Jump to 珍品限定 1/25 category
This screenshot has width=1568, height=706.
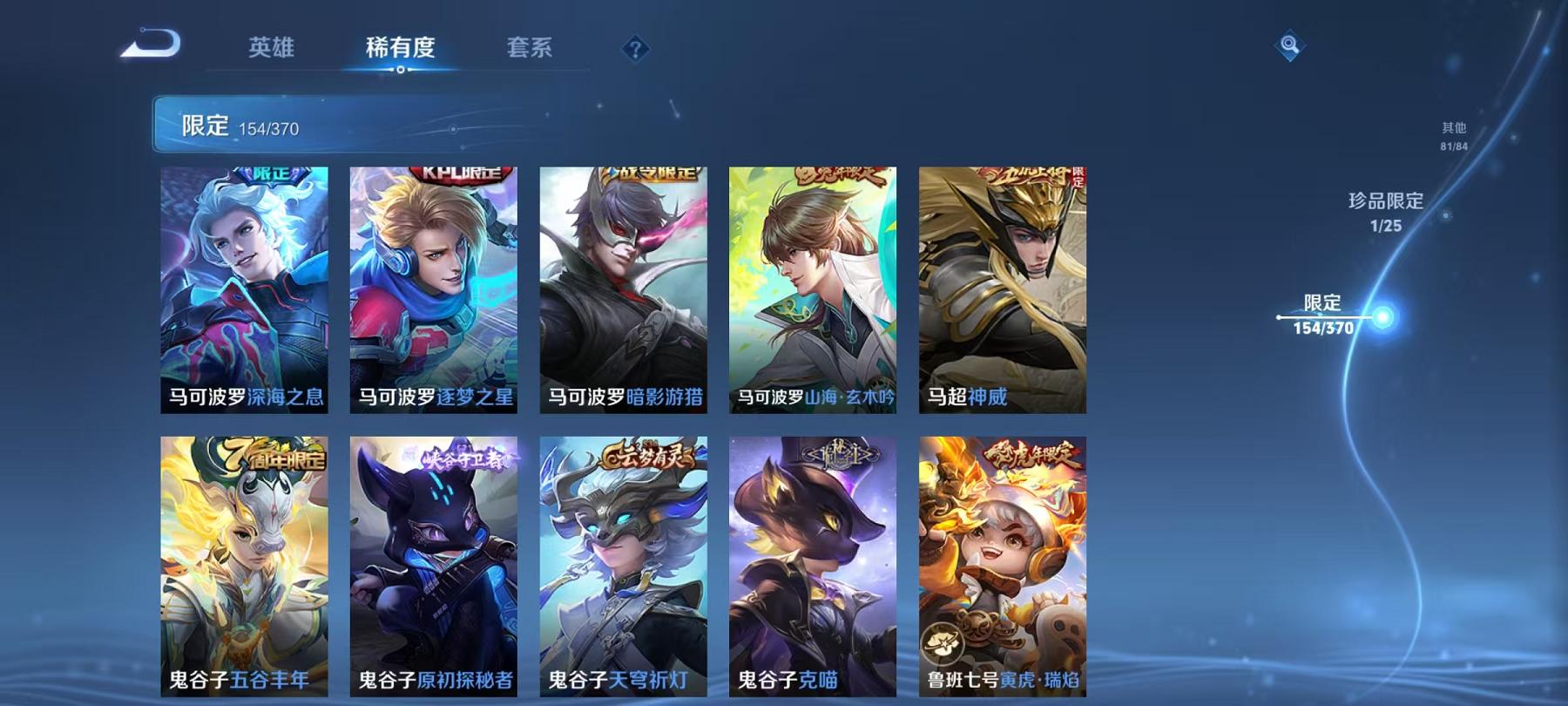tap(1385, 214)
